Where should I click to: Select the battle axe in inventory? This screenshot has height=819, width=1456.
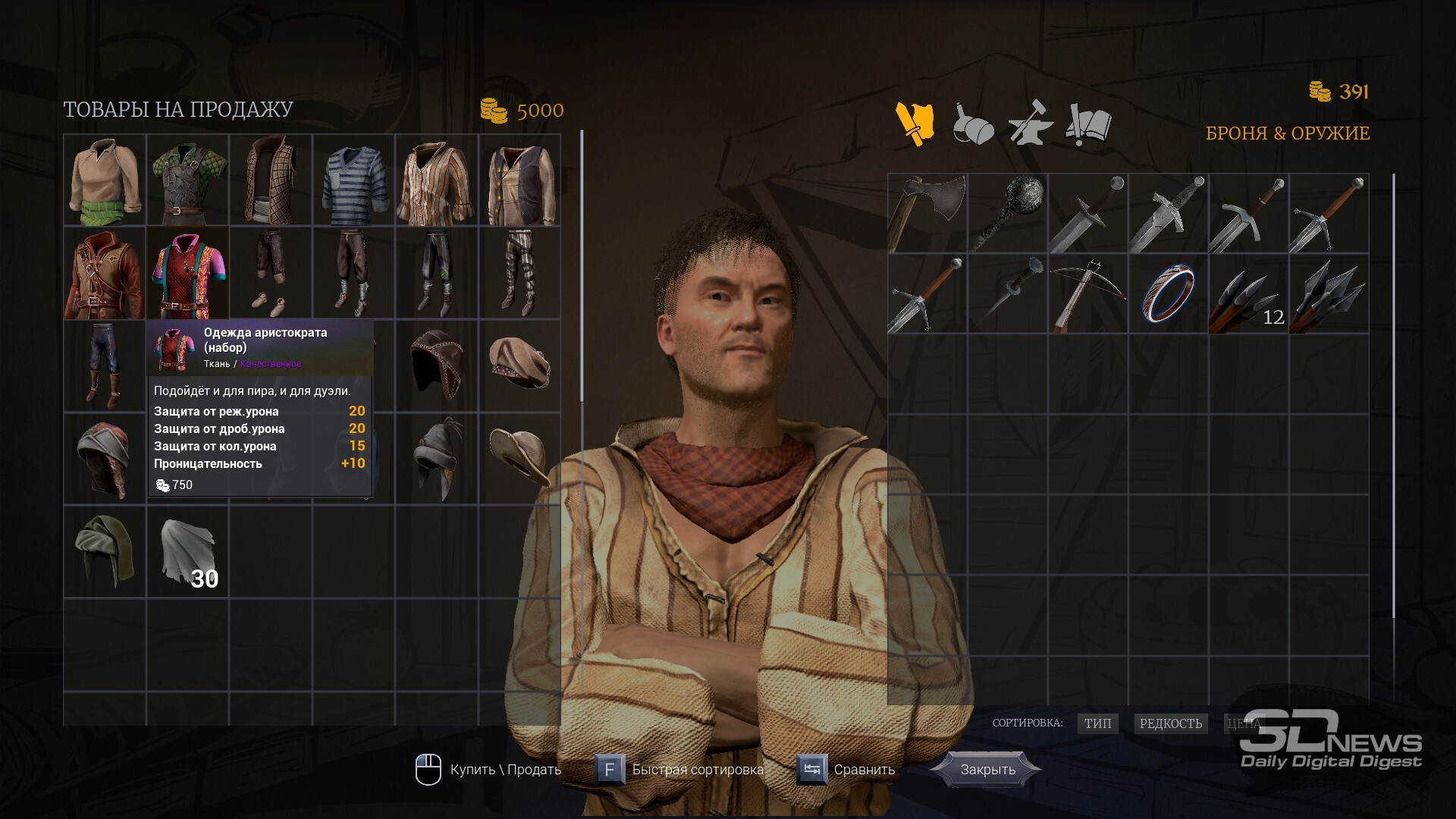(927, 213)
